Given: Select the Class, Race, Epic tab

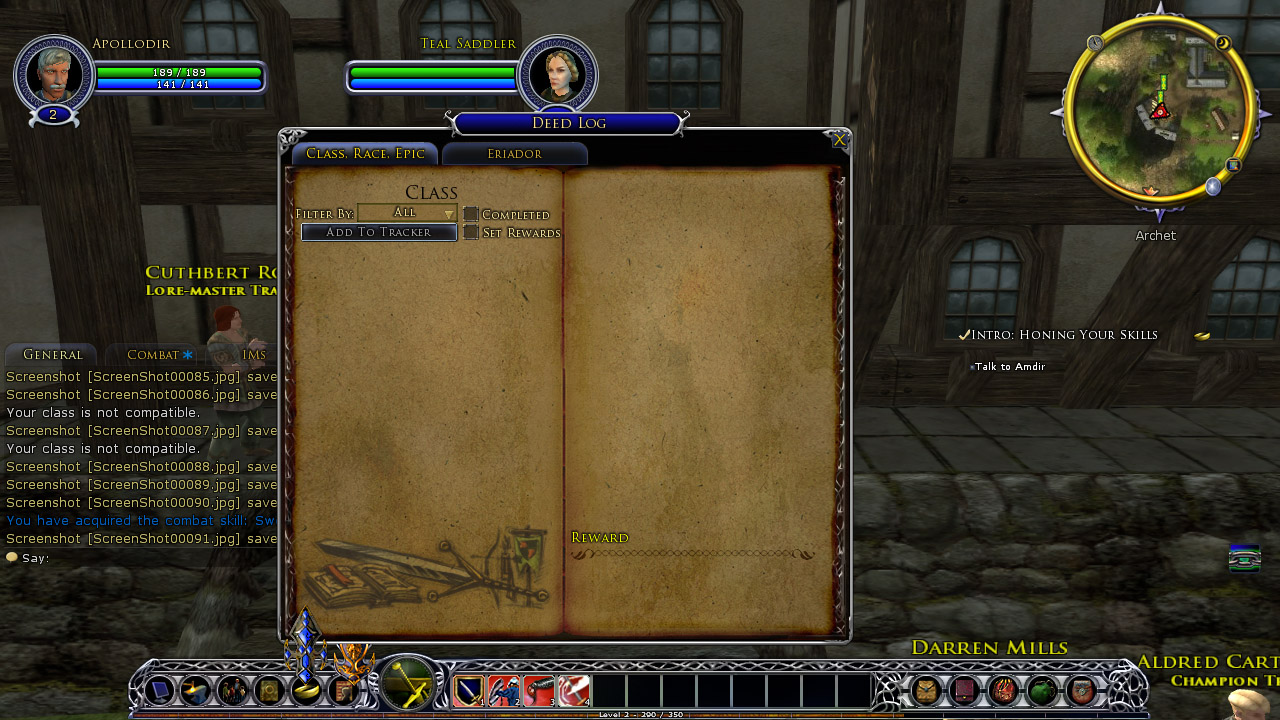Looking at the screenshot, I should pyautogui.click(x=365, y=154).
